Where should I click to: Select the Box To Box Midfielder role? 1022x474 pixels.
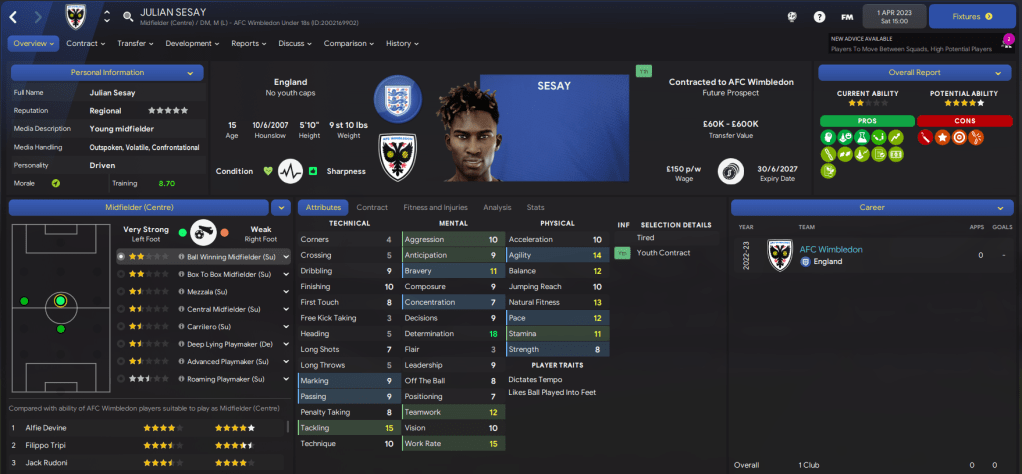[223, 272]
